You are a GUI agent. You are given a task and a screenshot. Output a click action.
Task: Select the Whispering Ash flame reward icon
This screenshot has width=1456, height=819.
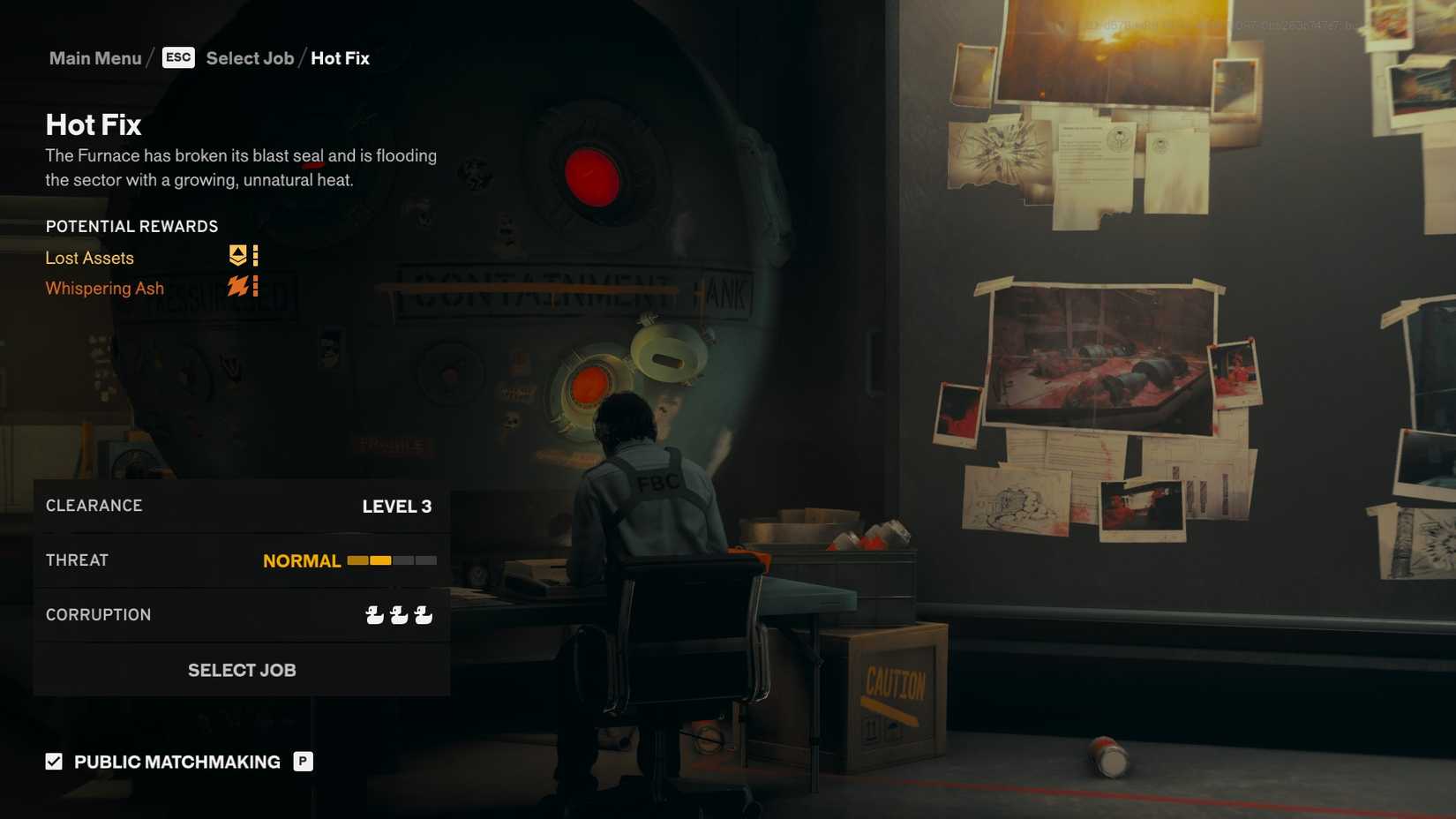click(x=238, y=286)
